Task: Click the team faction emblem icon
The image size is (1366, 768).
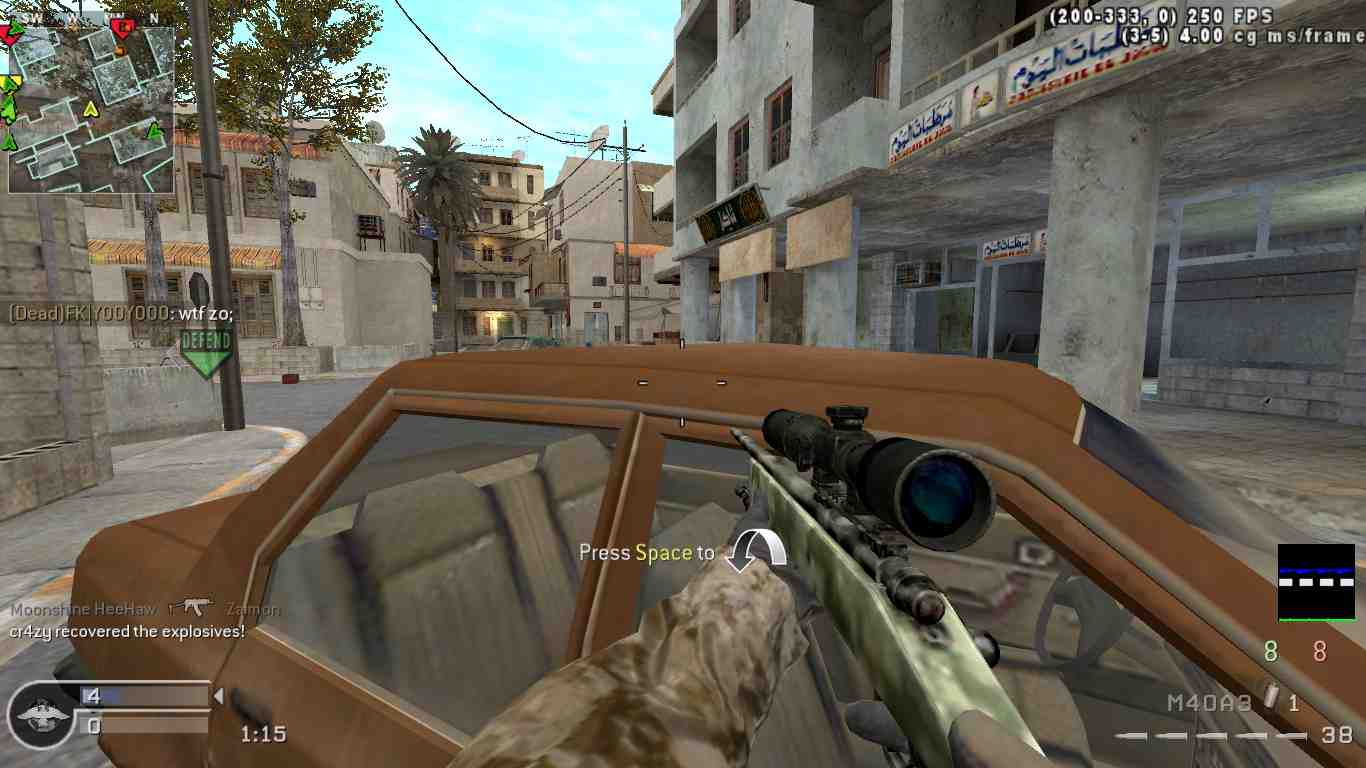Action: (x=42, y=714)
